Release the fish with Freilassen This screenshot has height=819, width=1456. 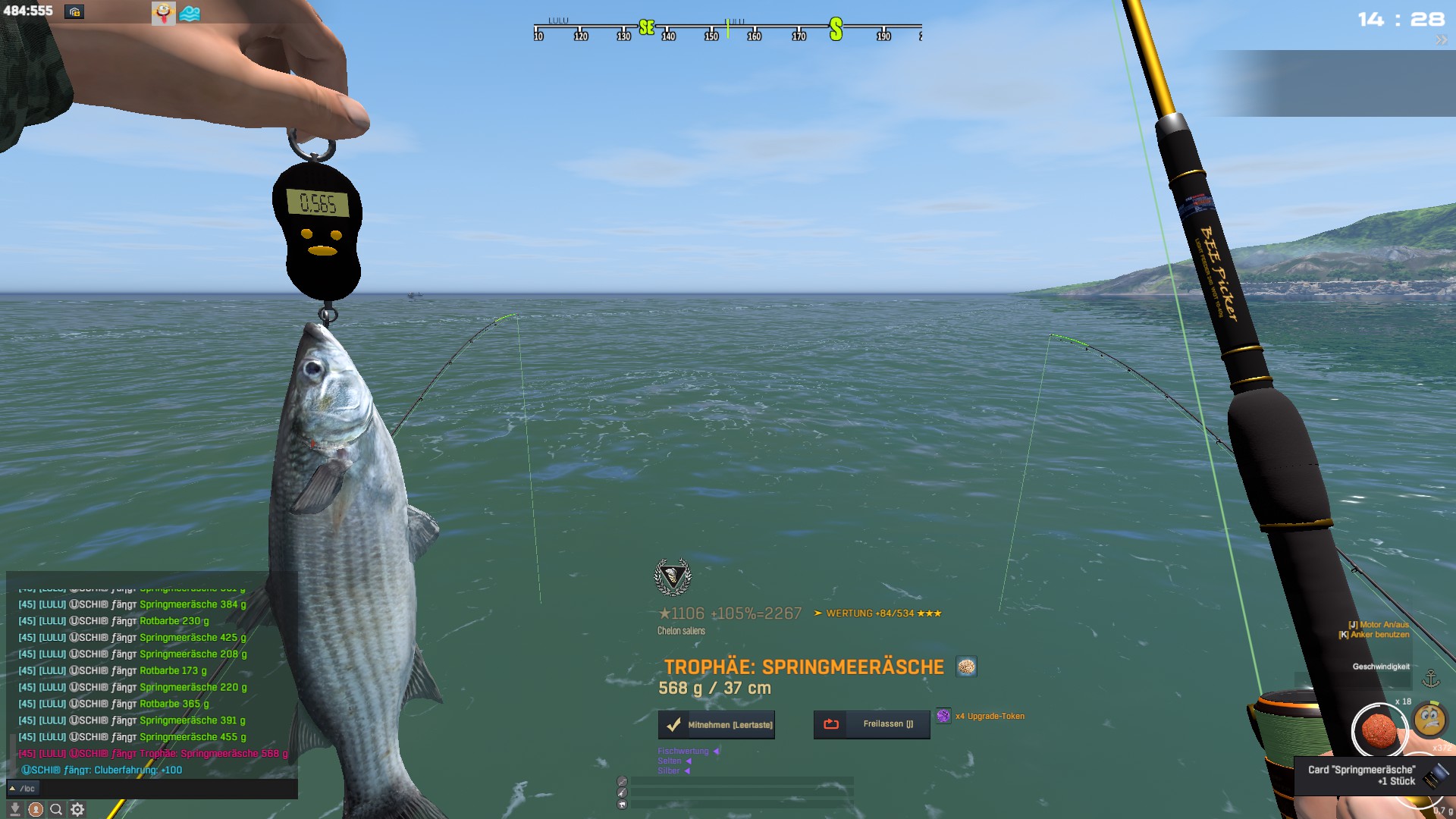point(871,724)
